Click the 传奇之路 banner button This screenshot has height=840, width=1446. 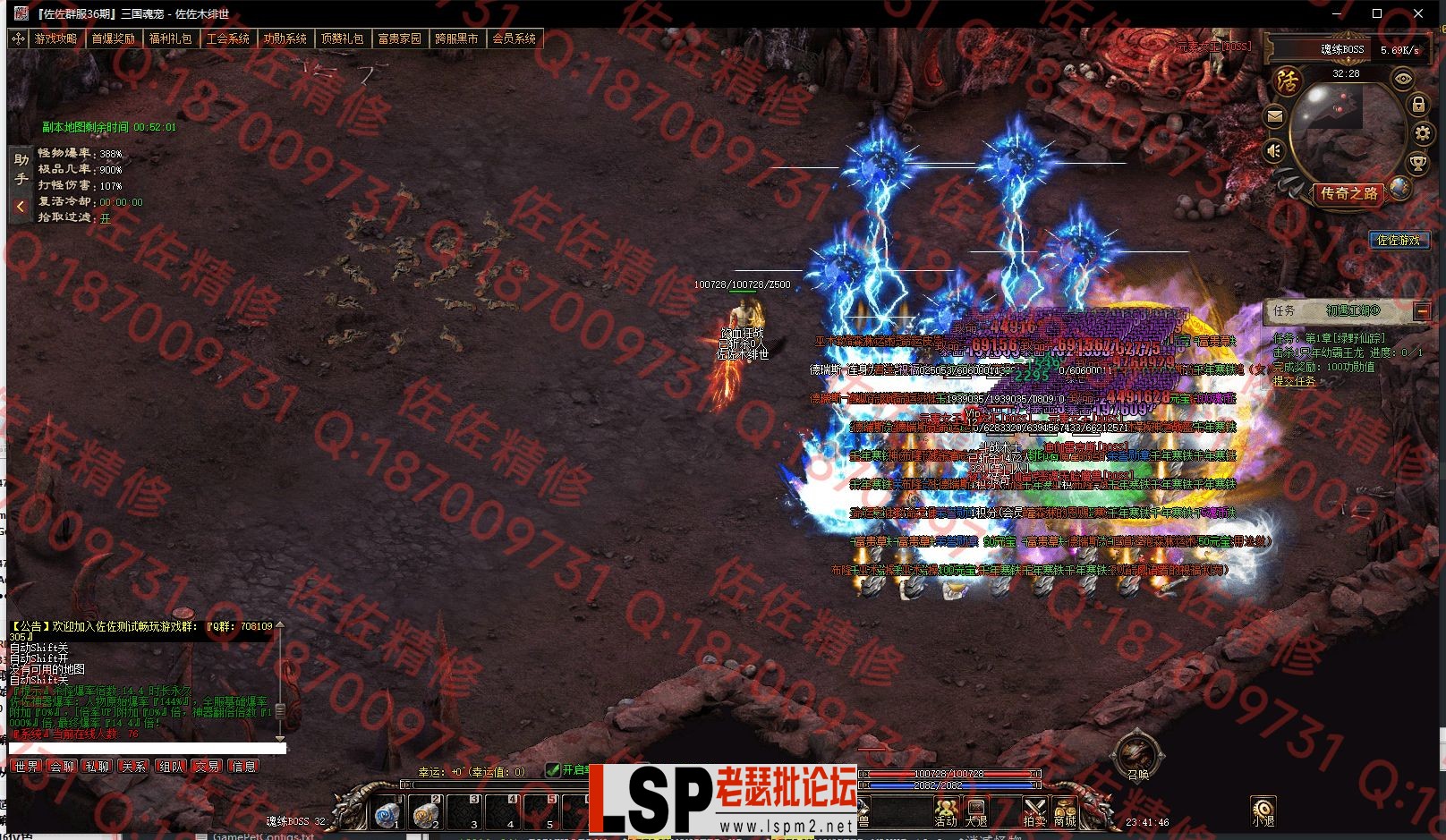click(1349, 193)
